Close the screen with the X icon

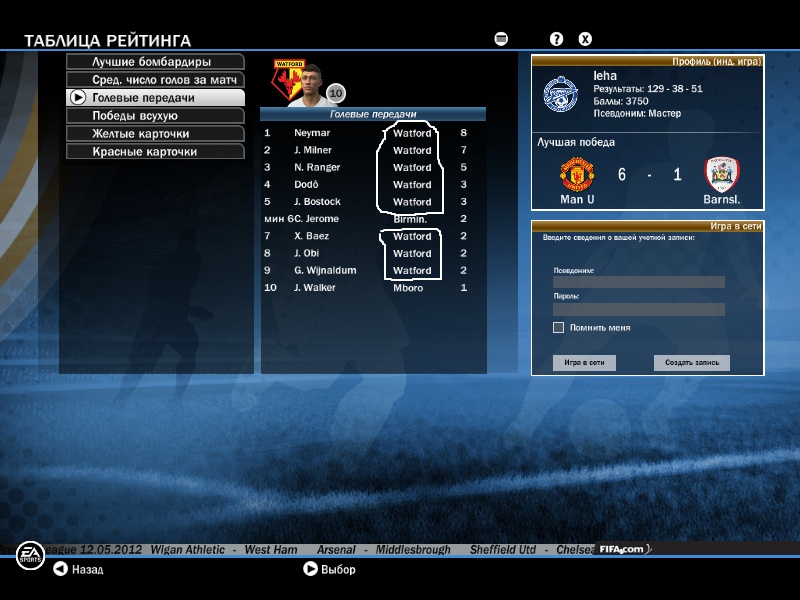pos(586,39)
